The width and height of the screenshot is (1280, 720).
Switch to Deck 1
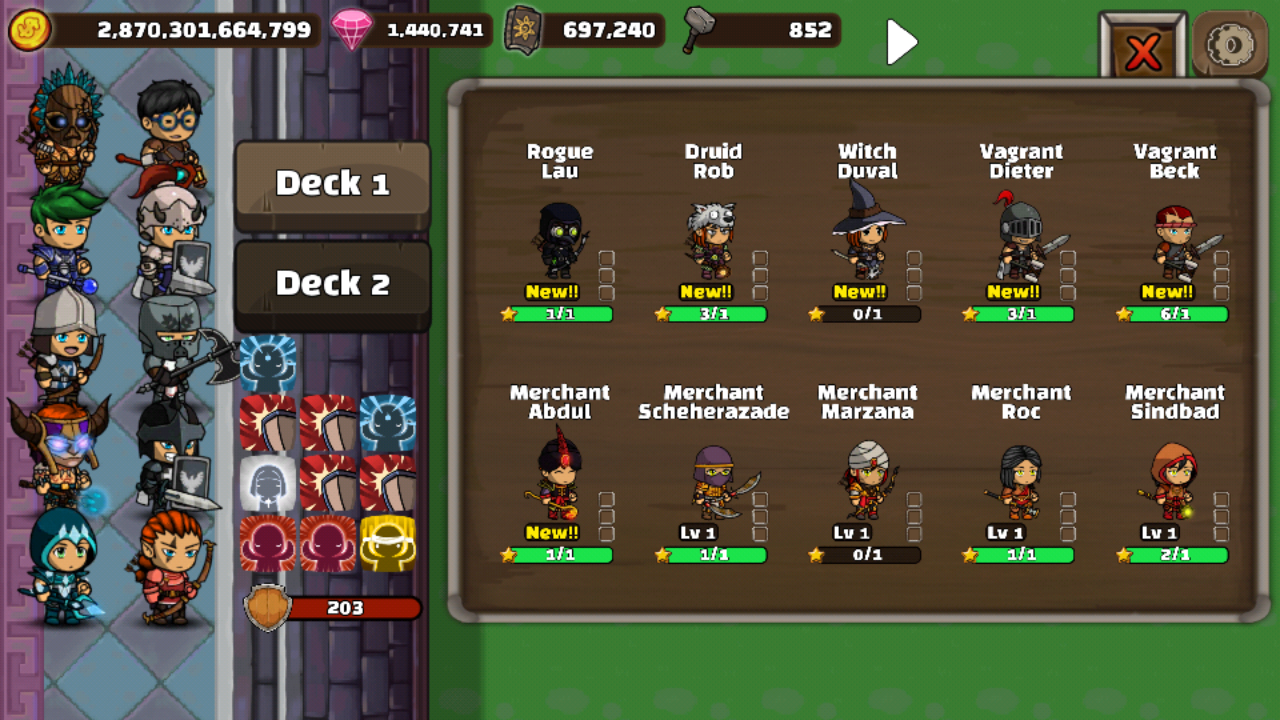click(332, 182)
